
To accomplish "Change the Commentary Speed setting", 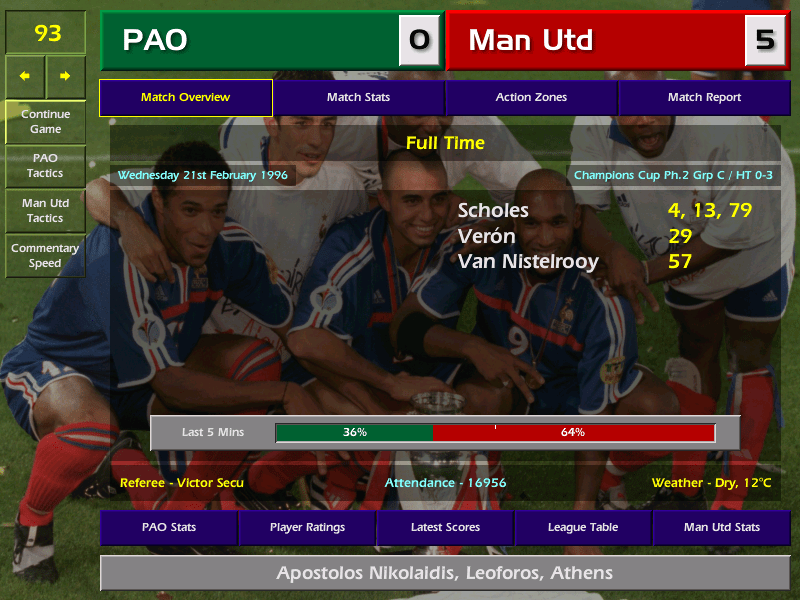I will (45, 255).
